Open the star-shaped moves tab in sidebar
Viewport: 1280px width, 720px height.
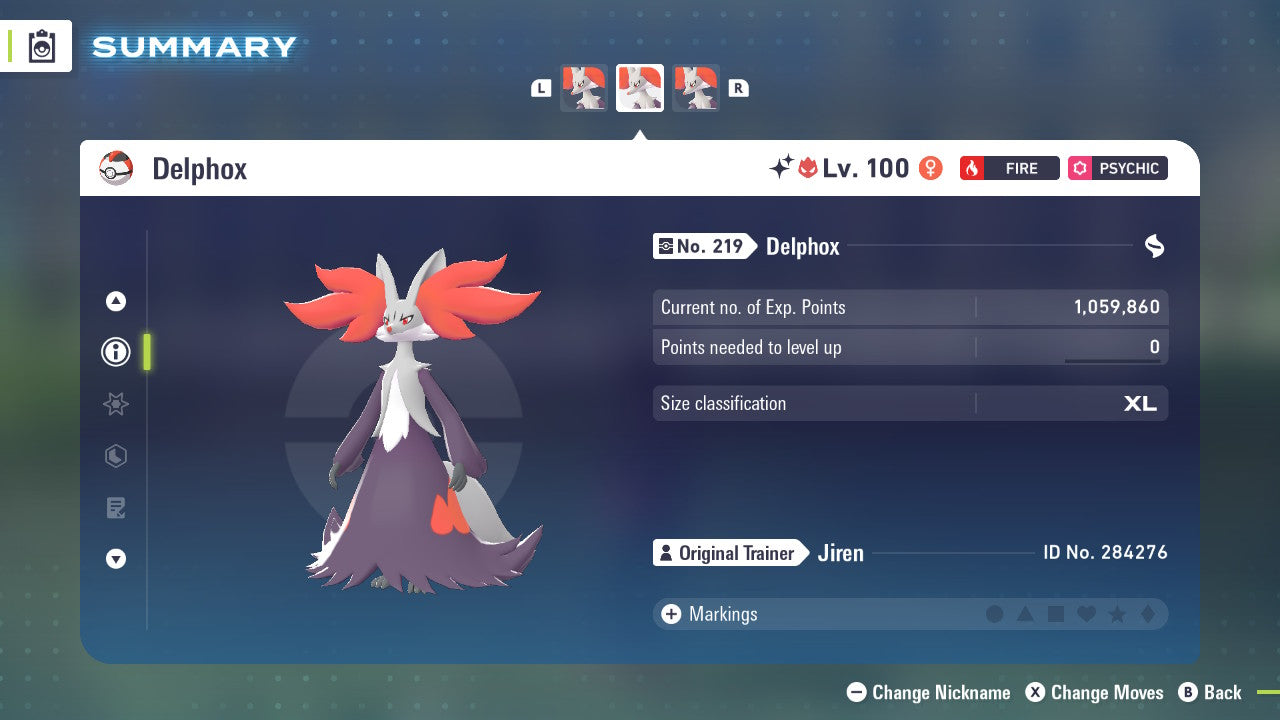[116, 404]
